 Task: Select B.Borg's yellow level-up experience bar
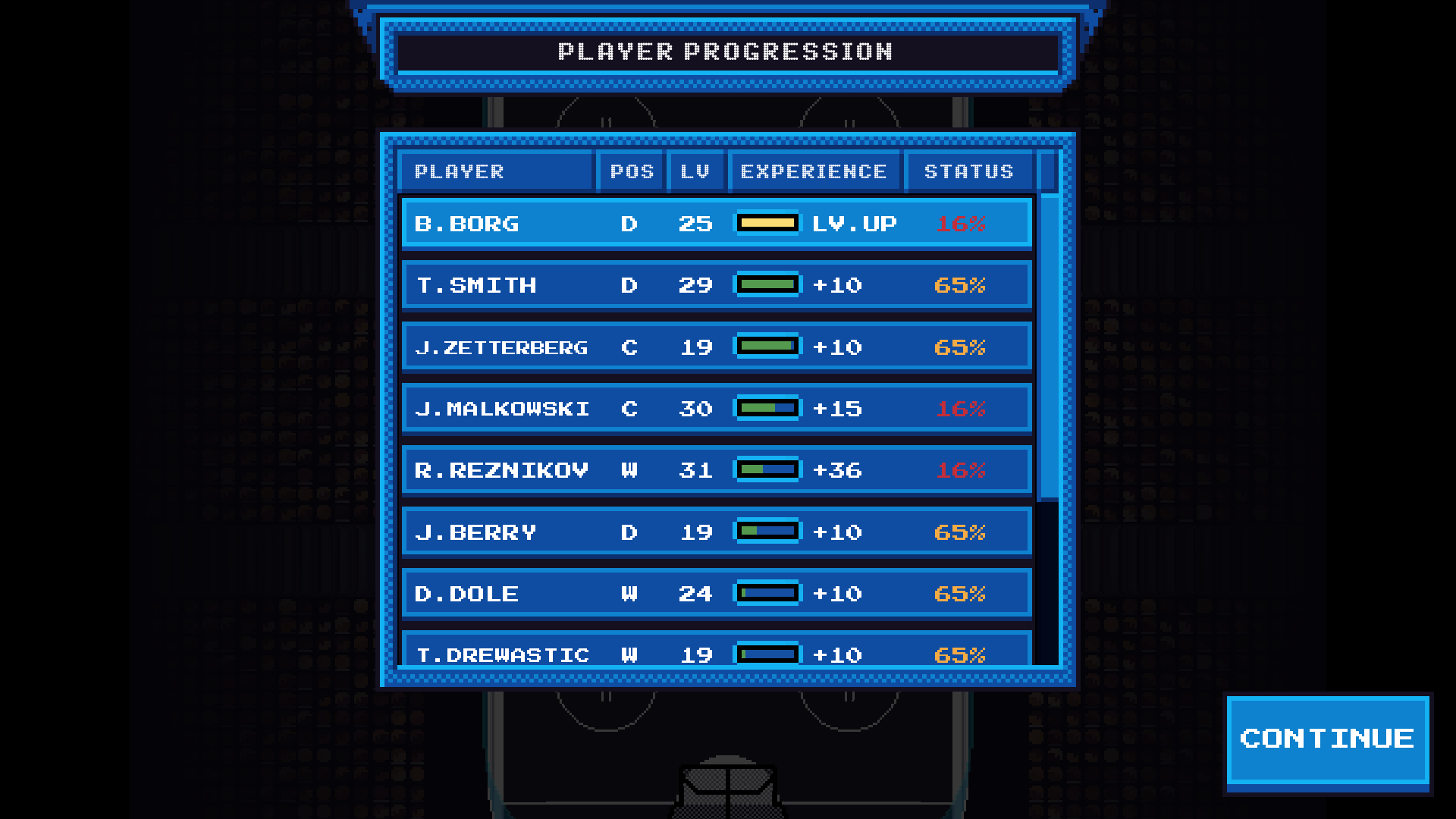click(767, 223)
